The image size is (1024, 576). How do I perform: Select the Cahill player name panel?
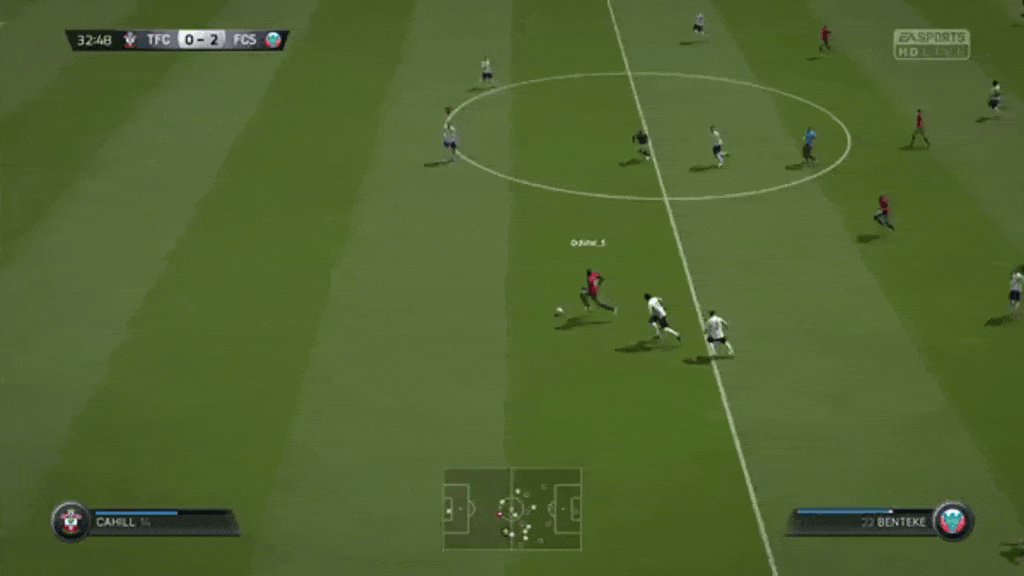[160, 522]
